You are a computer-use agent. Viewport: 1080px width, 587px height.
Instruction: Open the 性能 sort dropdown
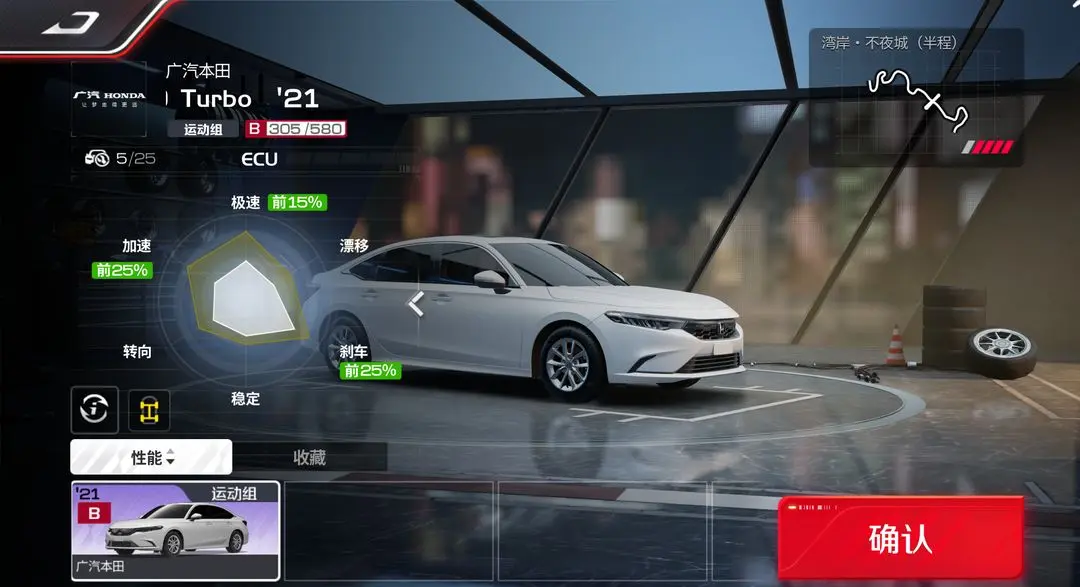point(152,457)
